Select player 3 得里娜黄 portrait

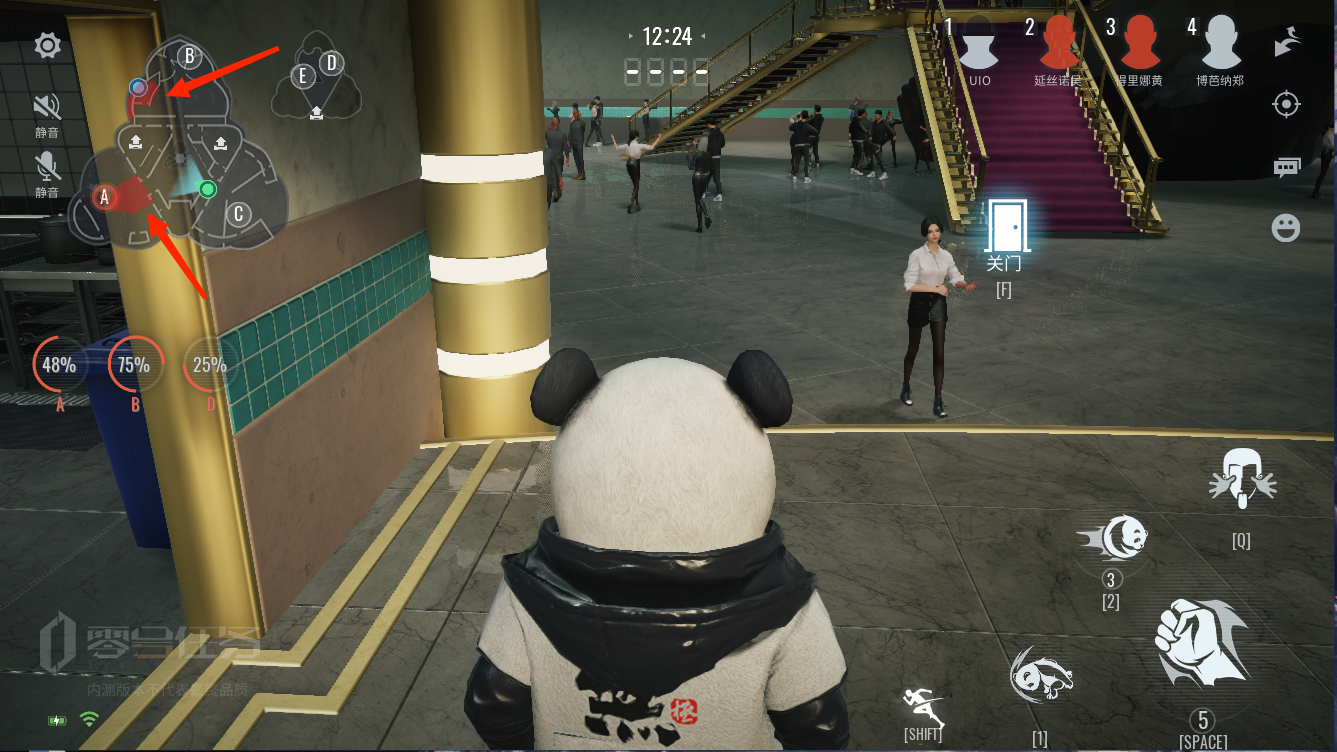(1140, 43)
